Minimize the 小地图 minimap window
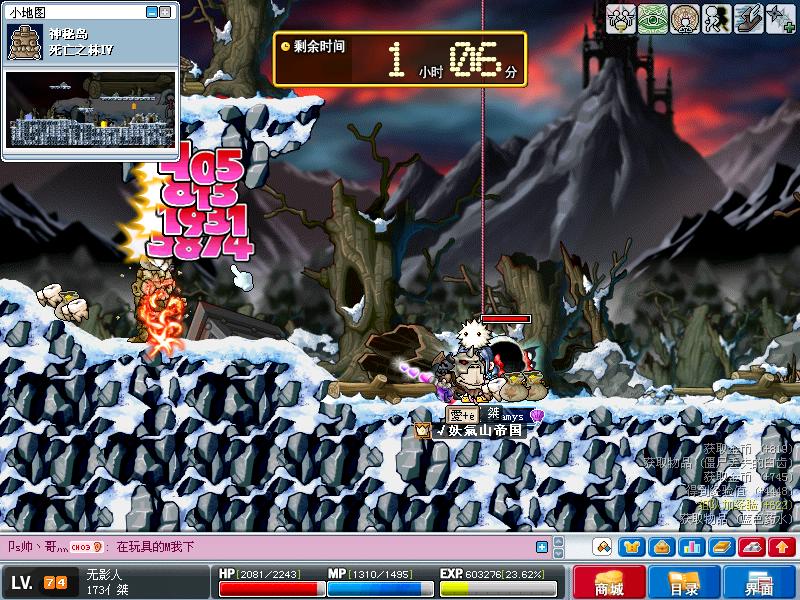 152,12
